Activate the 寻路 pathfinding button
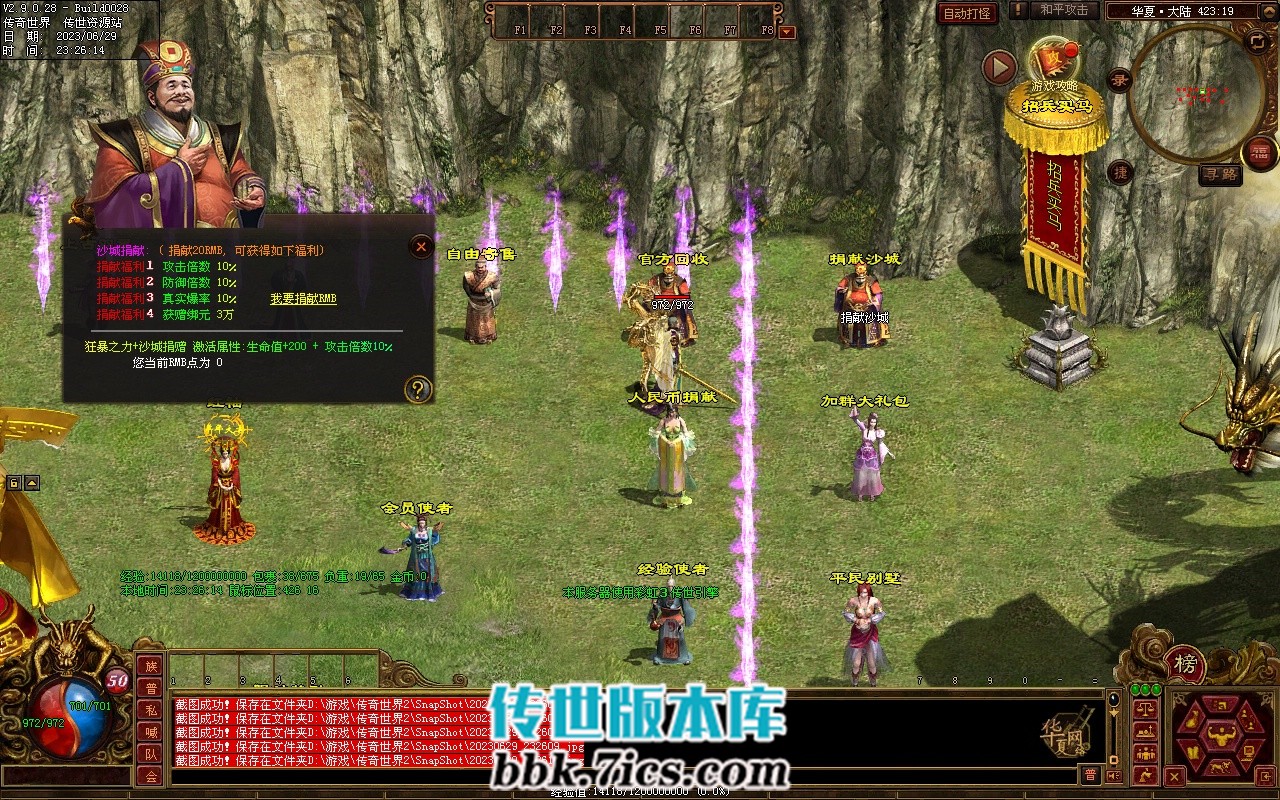This screenshot has height=800, width=1280. click(1220, 174)
